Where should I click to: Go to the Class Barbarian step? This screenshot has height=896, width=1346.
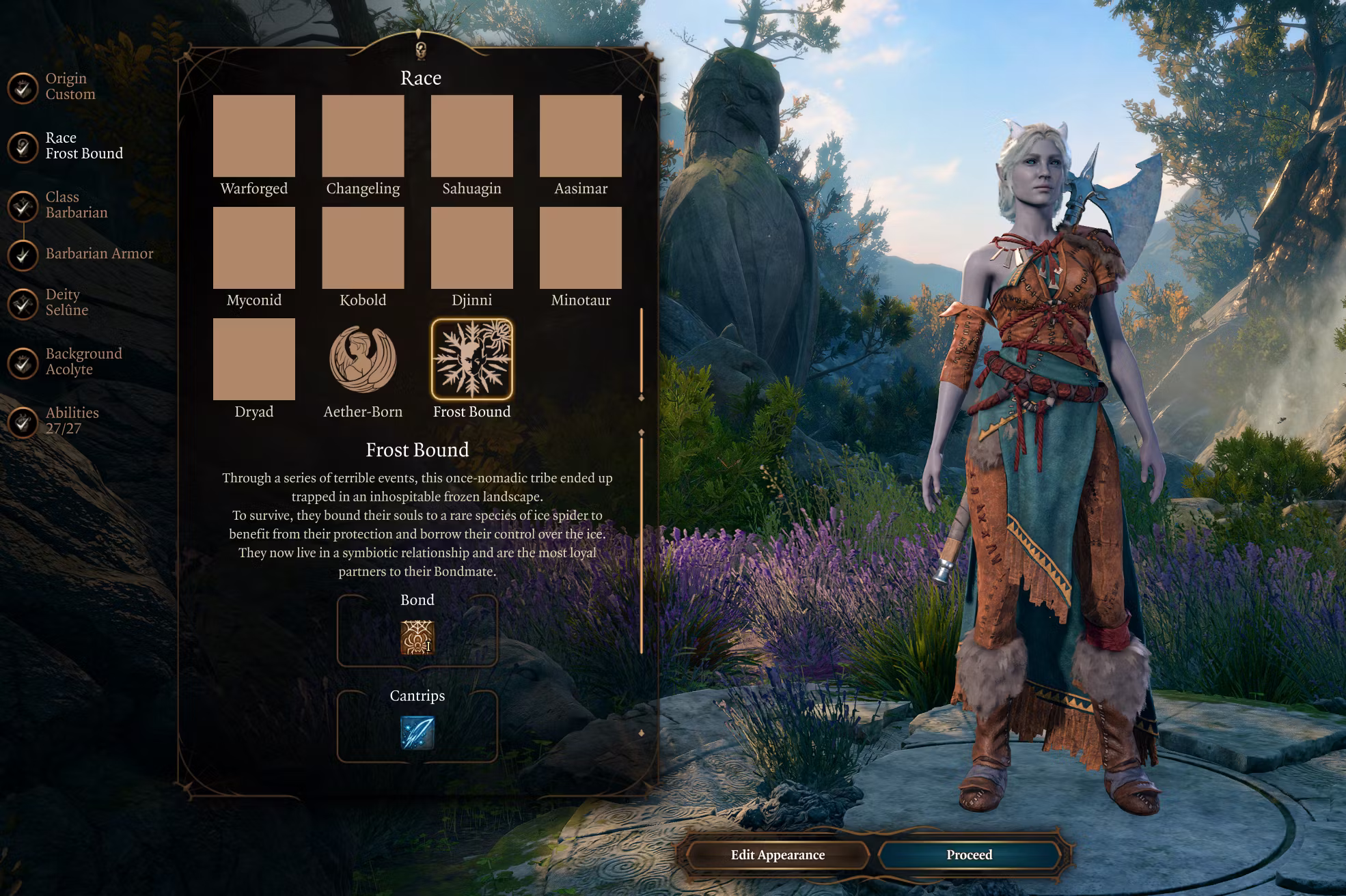(x=23, y=206)
